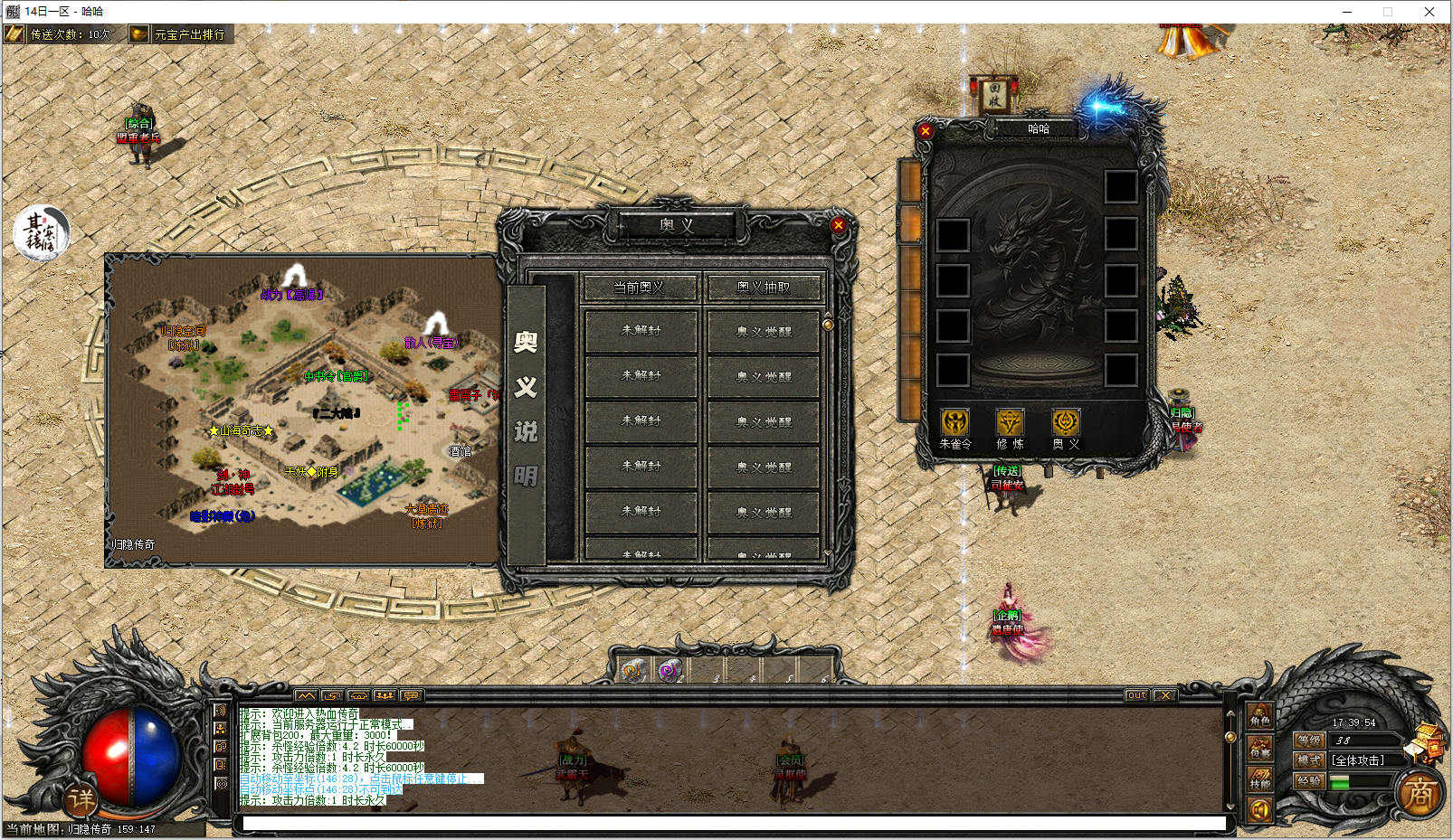
Task: Click the chat text input field
Action: point(733,823)
